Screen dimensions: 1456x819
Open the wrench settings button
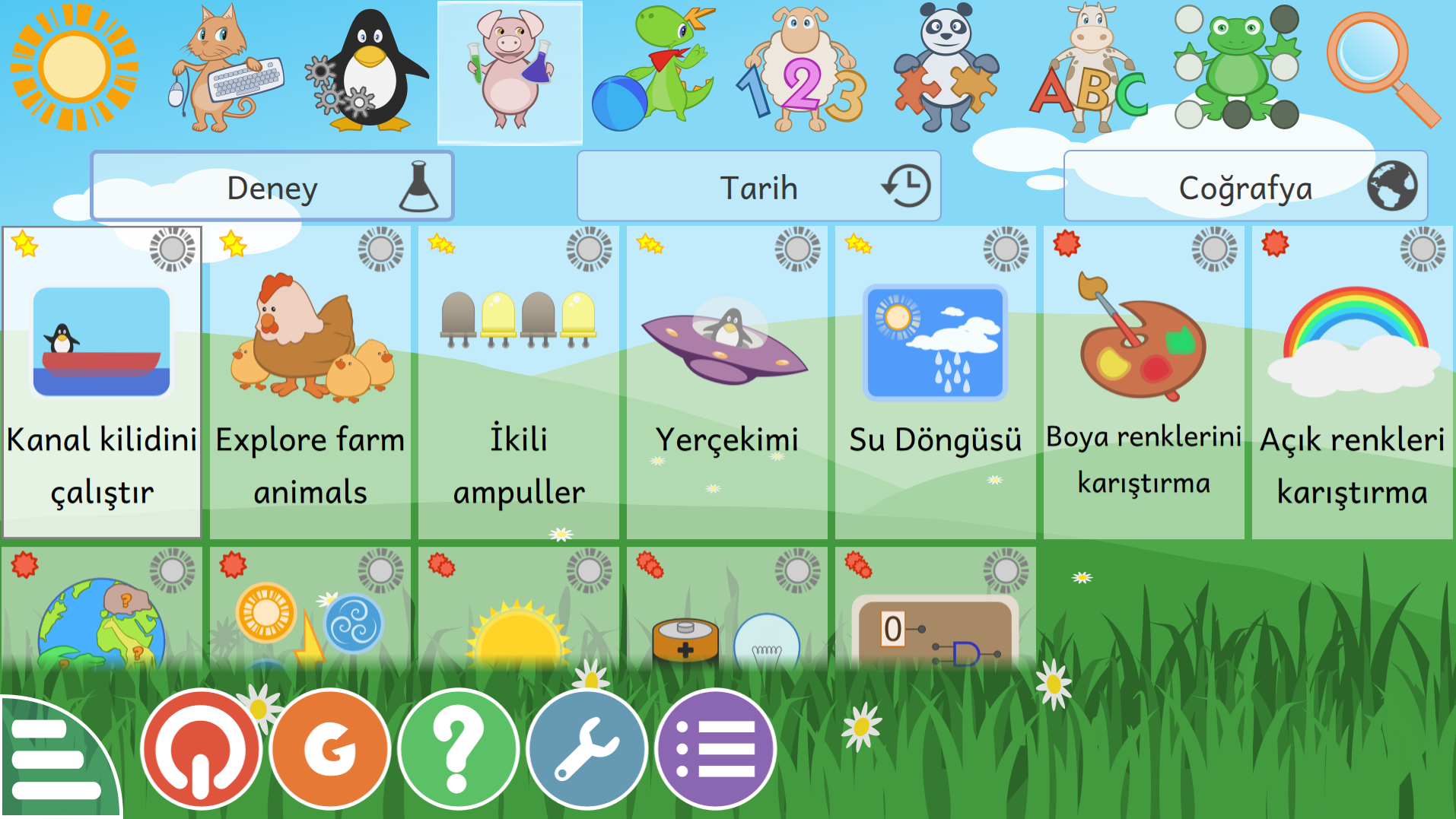pyautogui.click(x=586, y=749)
